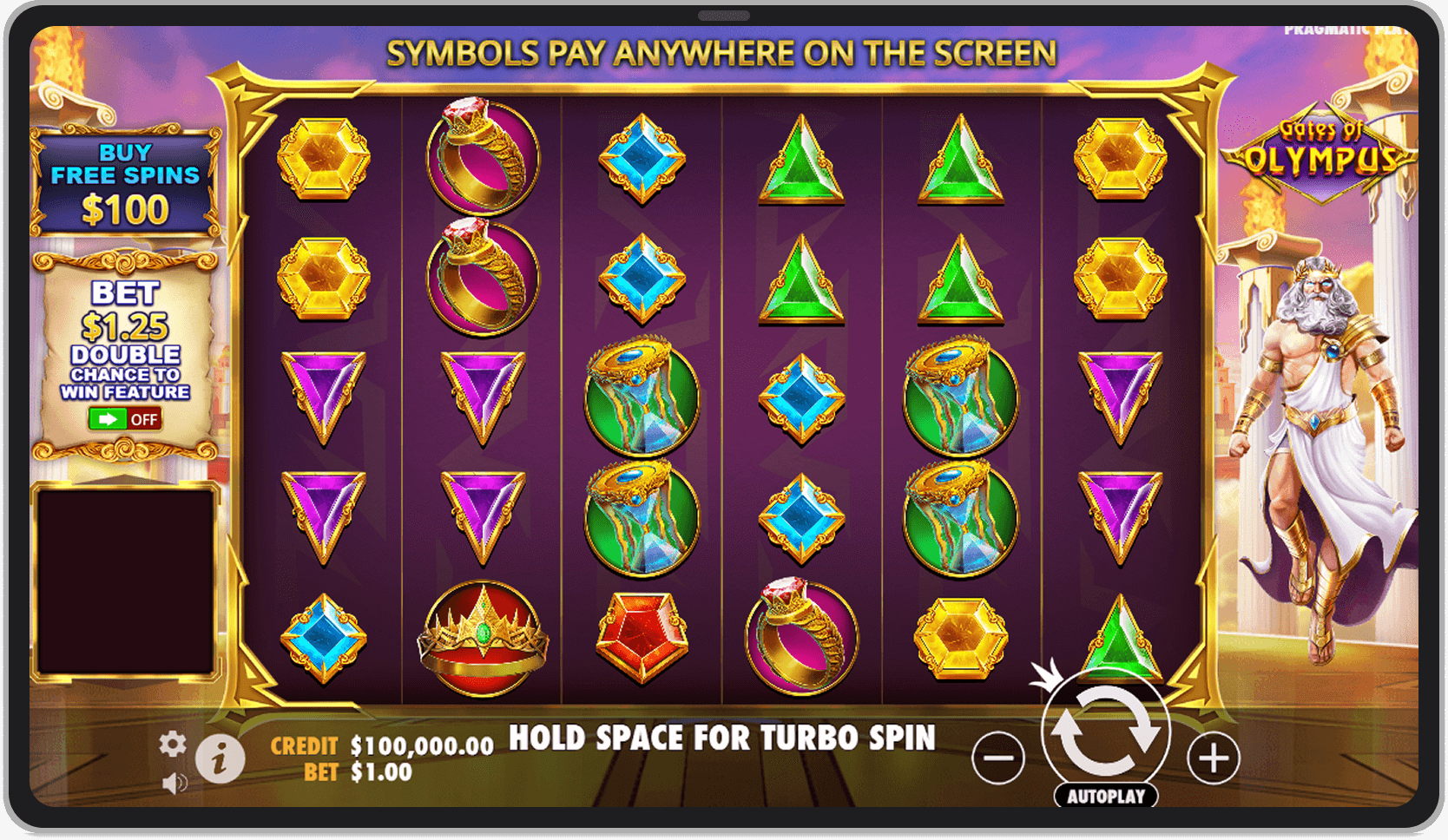Open the game settings gear icon
Viewport: 1448px width, 840px height.
coord(174,744)
